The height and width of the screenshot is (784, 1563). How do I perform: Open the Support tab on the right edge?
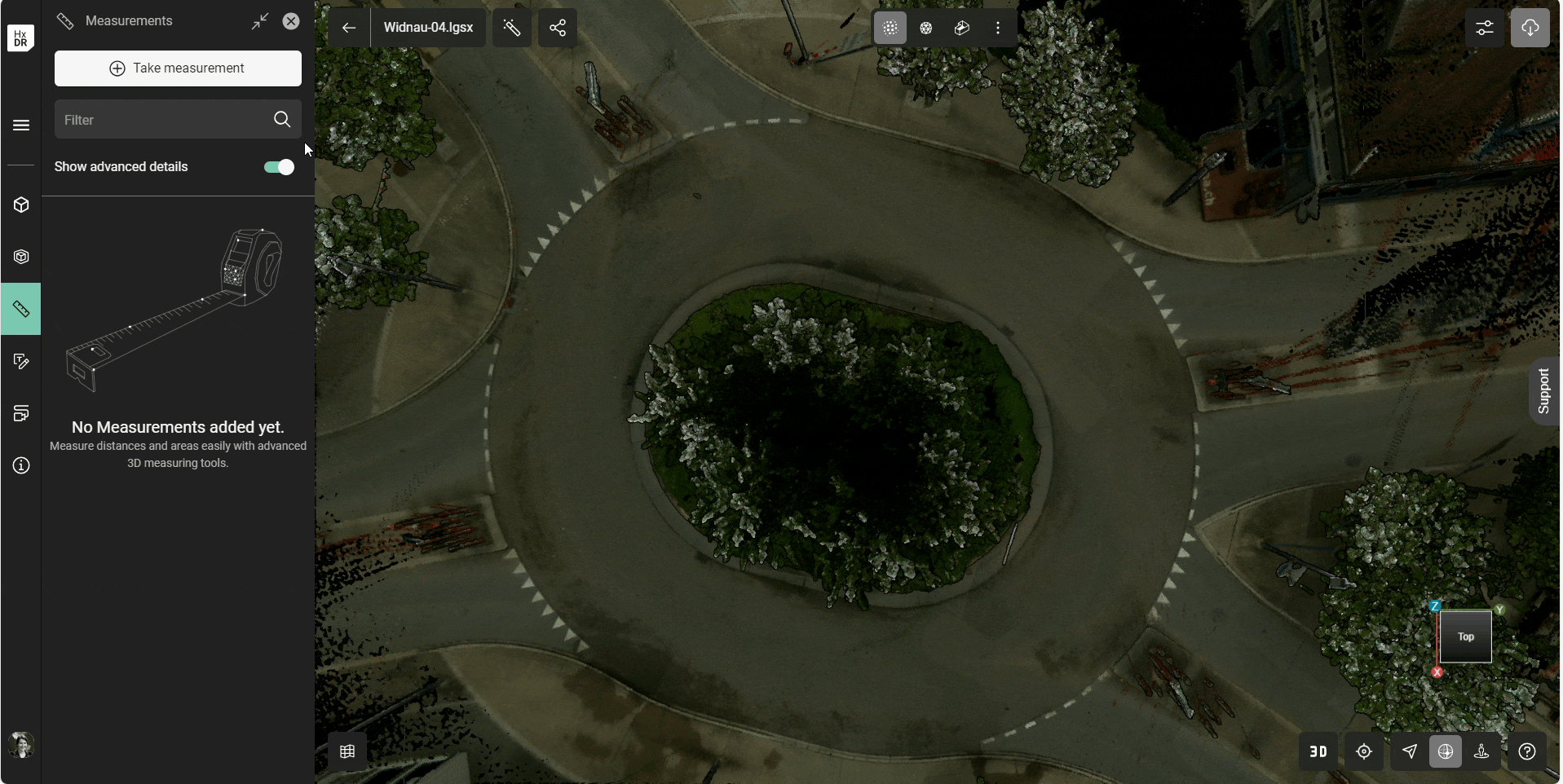(x=1545, y=390)
